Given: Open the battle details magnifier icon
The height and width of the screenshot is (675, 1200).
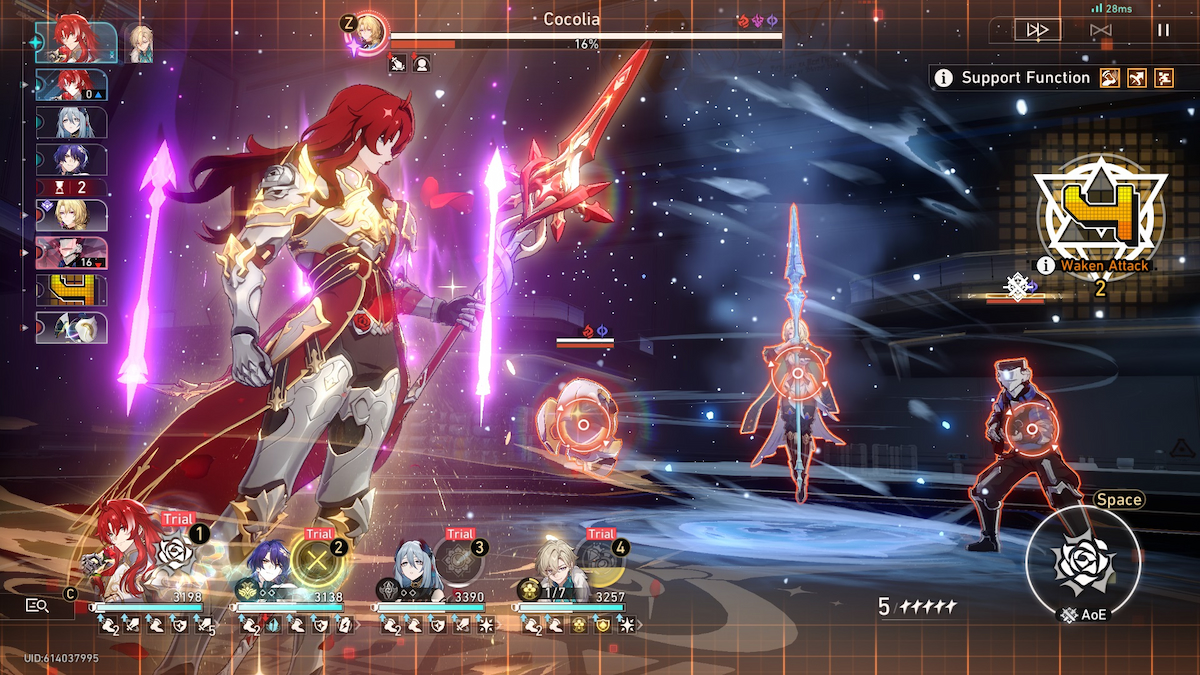Looking at the screenshot, I should 38,605.
